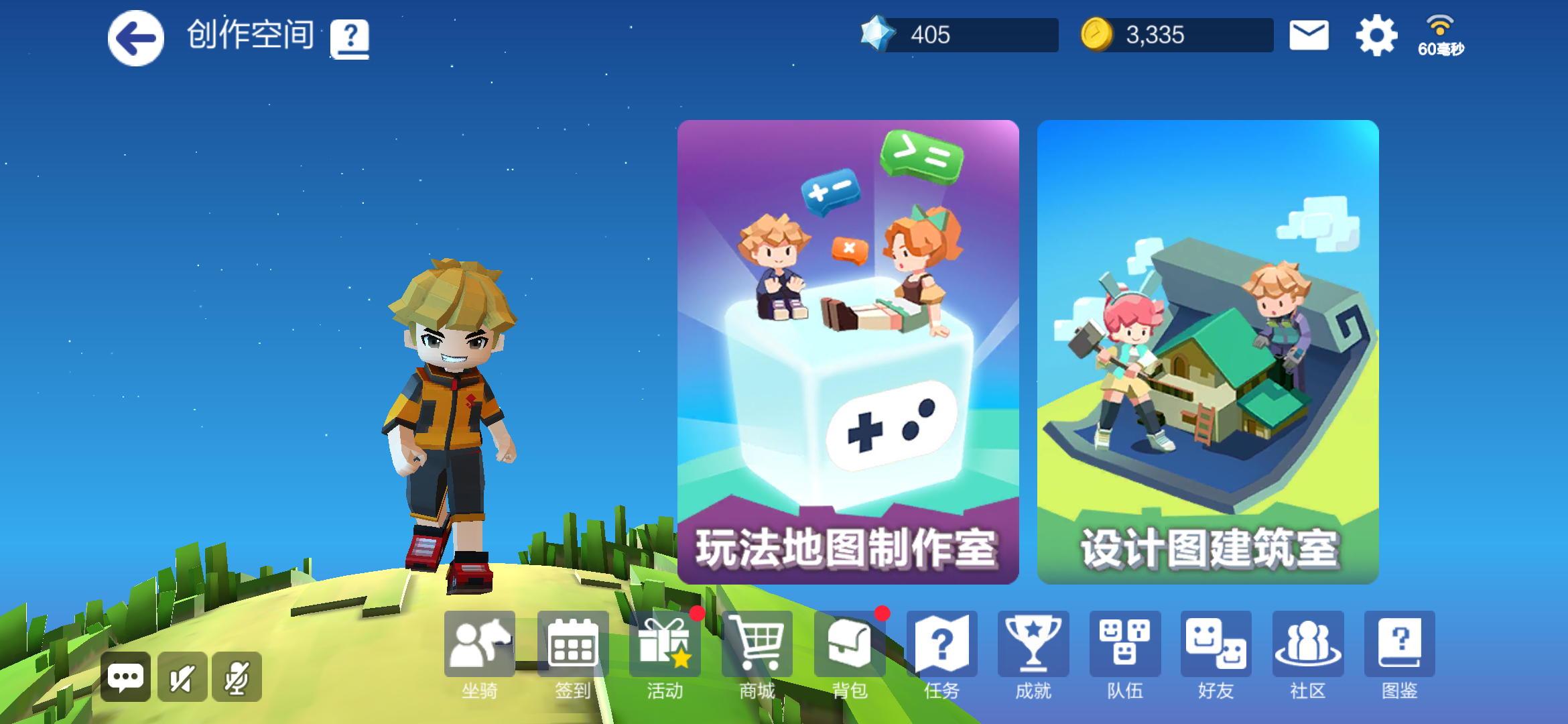Open the chat speech bubble

[x=125, y=677]
